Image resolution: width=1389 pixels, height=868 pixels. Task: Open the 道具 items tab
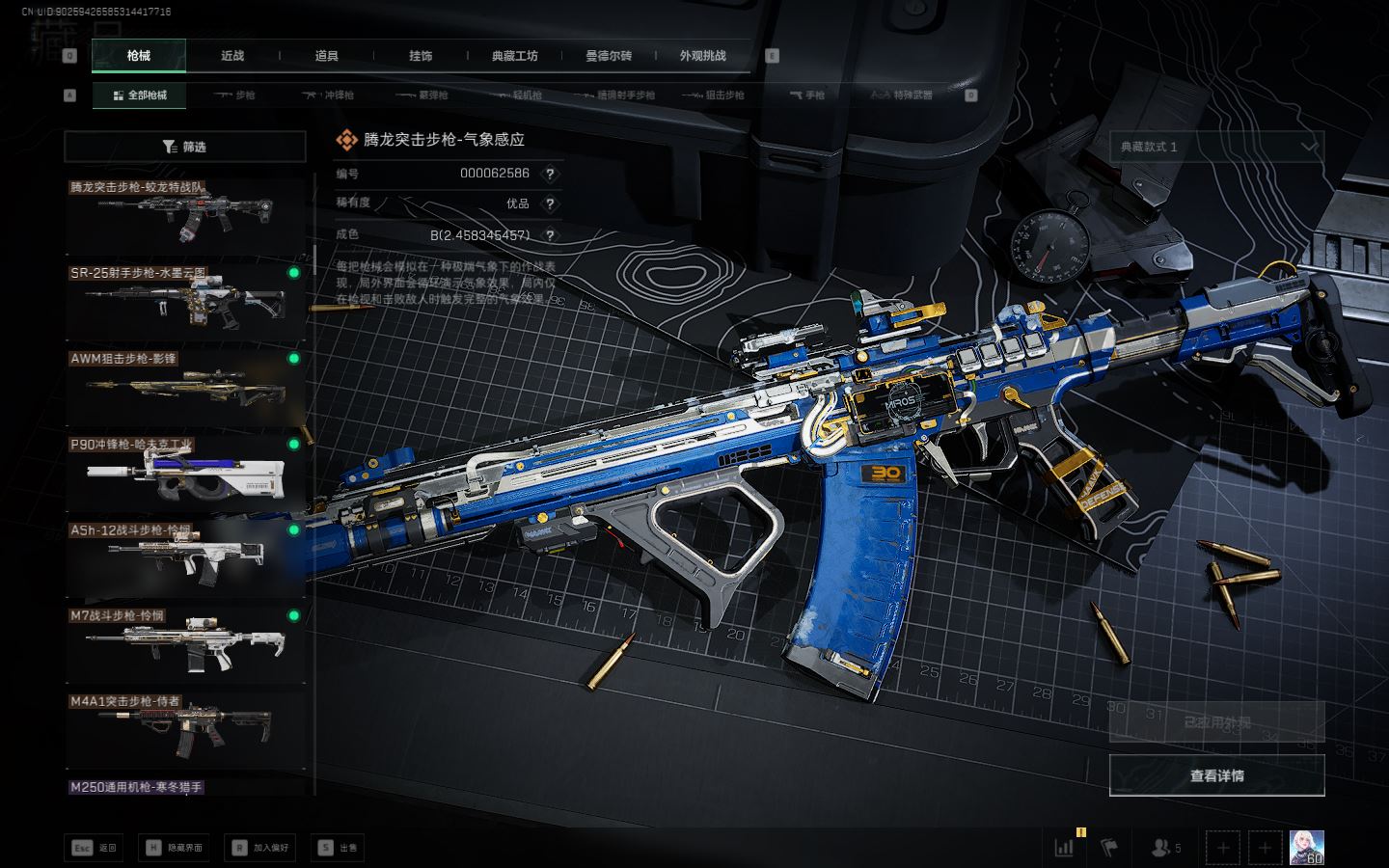click(x=326, y=56)
